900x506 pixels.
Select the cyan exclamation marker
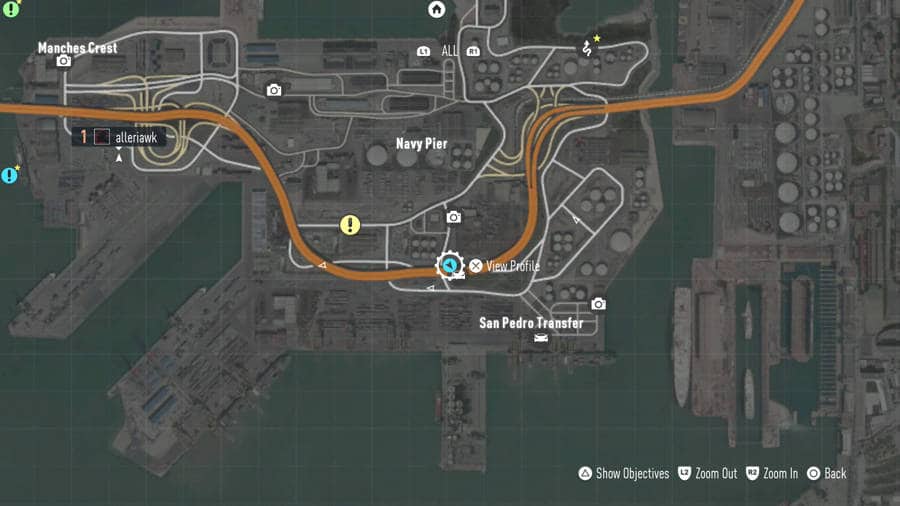(10, 176)
